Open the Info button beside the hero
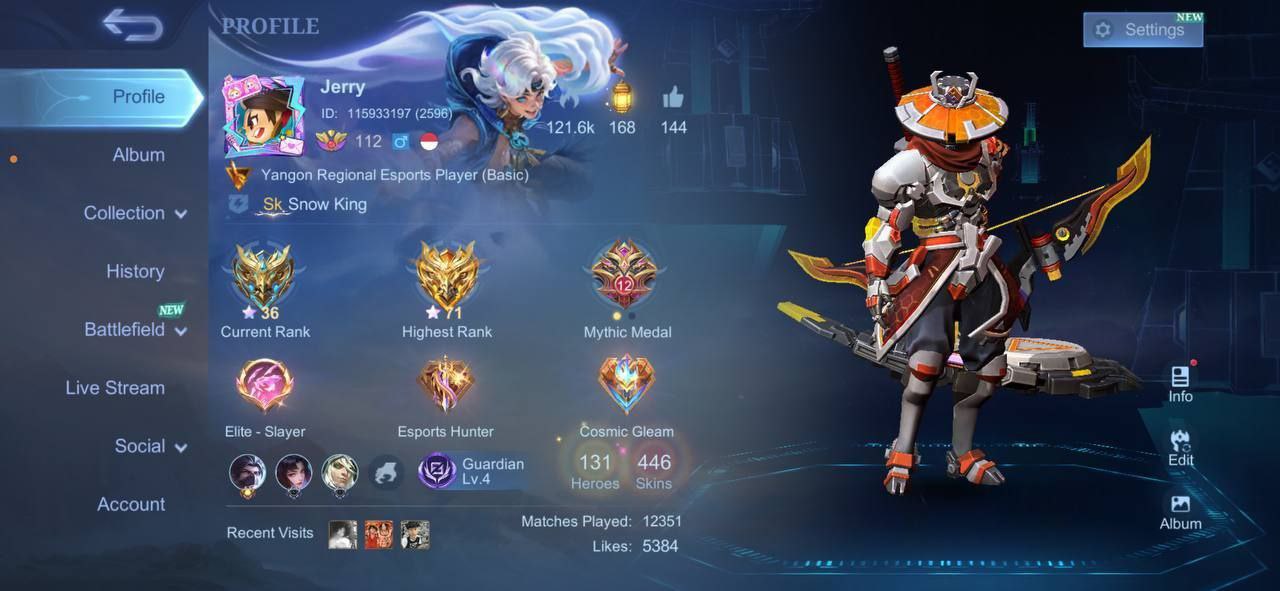 pos(1180,384)
